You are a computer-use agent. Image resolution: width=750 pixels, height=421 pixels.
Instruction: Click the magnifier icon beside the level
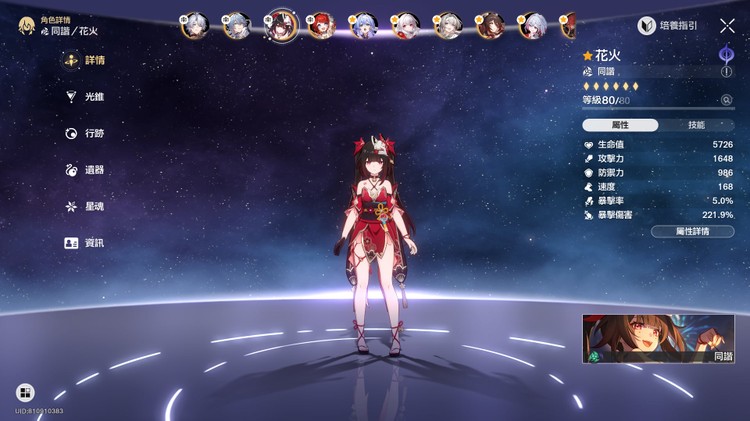(x=727, y=100)
